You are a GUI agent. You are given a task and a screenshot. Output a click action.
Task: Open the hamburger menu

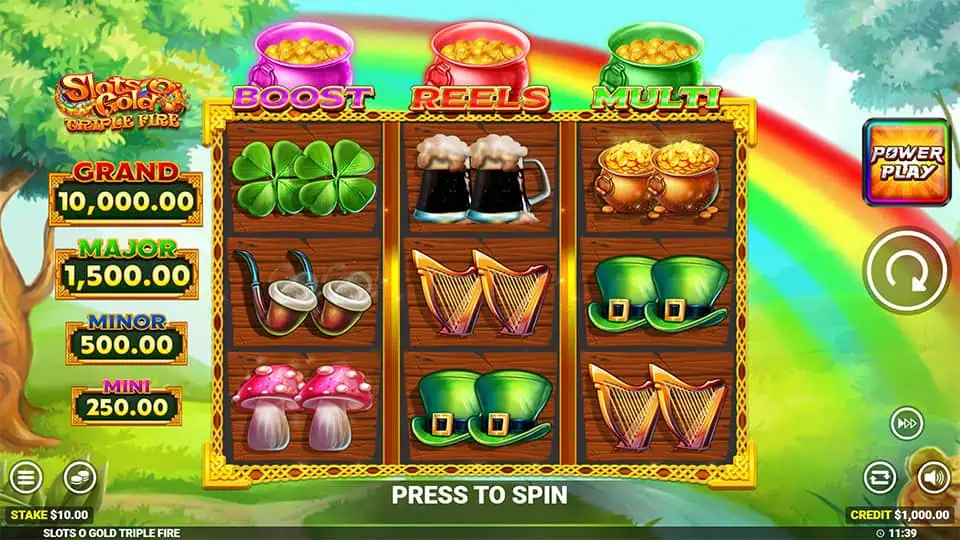(26, 477)
